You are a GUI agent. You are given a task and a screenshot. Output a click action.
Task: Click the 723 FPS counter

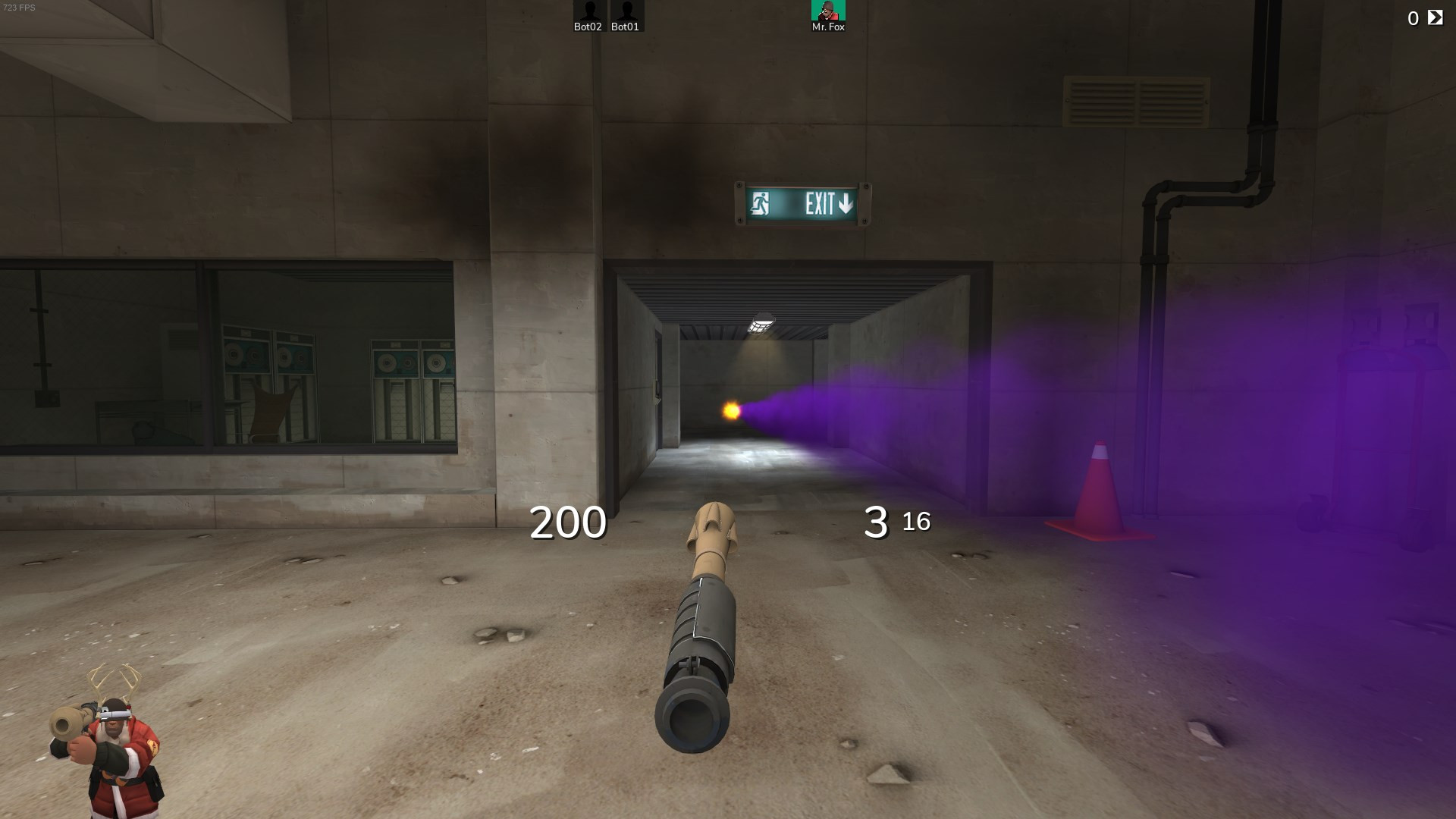point(20,6)
